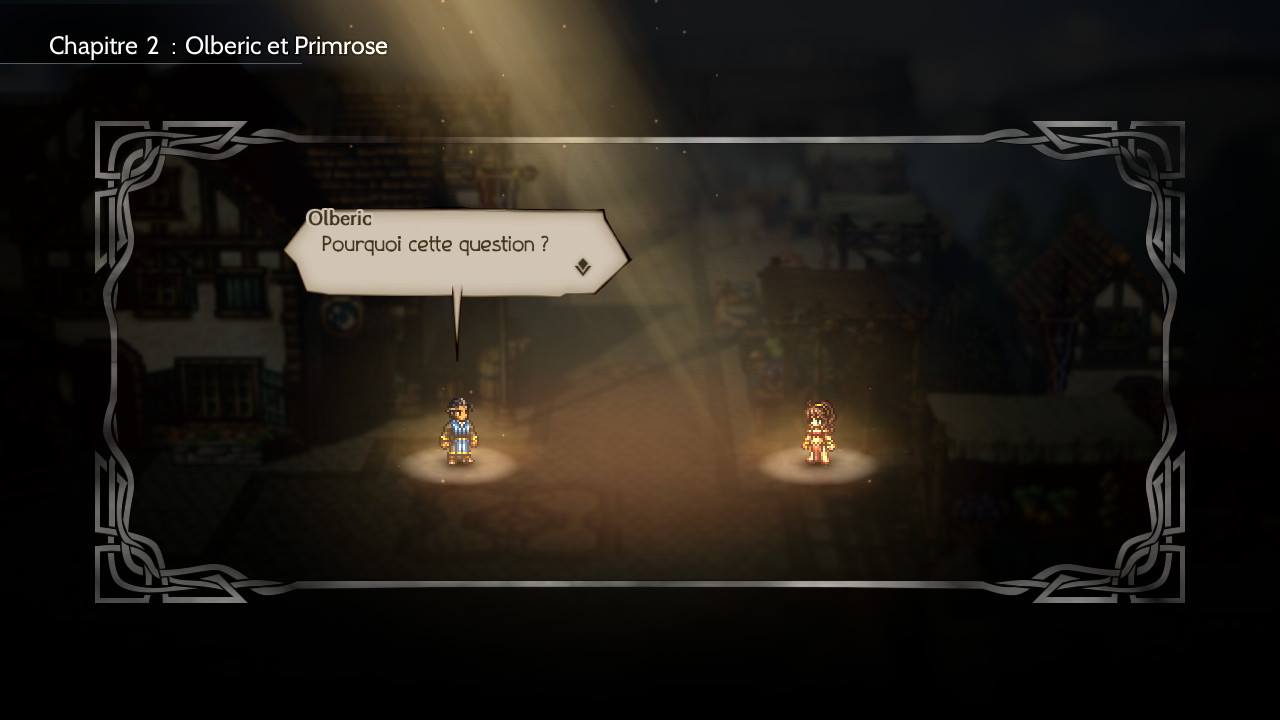This screenshot has height=720, width=1280.
Task: Expand the dialogue box by clicking its arrow
Action: (x=584, y=267)
